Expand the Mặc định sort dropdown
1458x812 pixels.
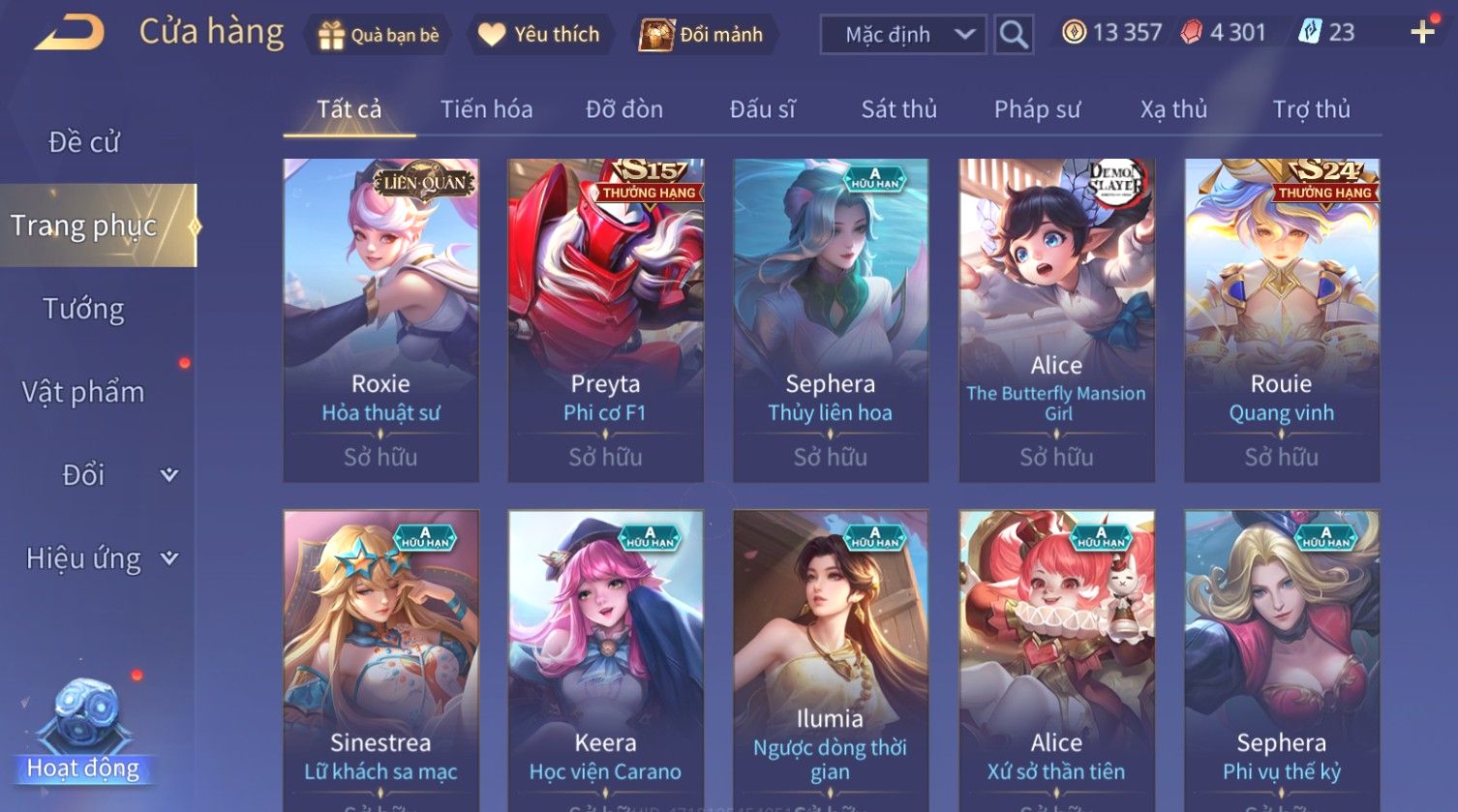pyautogui.click(x=903, y=35)
